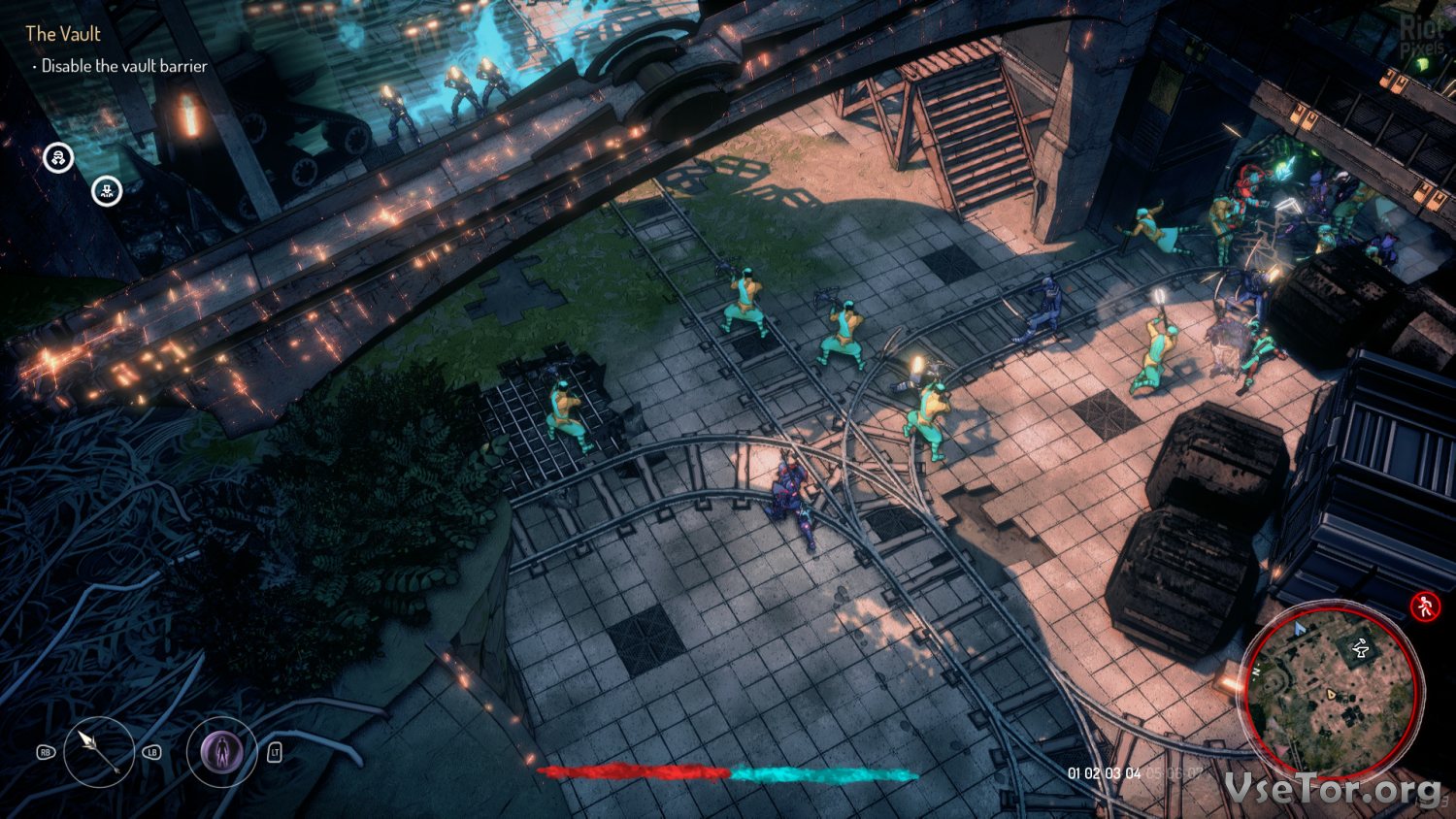Image resolution: width=1456 pixels, height=819 pixels.
Task: Open The Vault quest tracker title
Action: 63,34
